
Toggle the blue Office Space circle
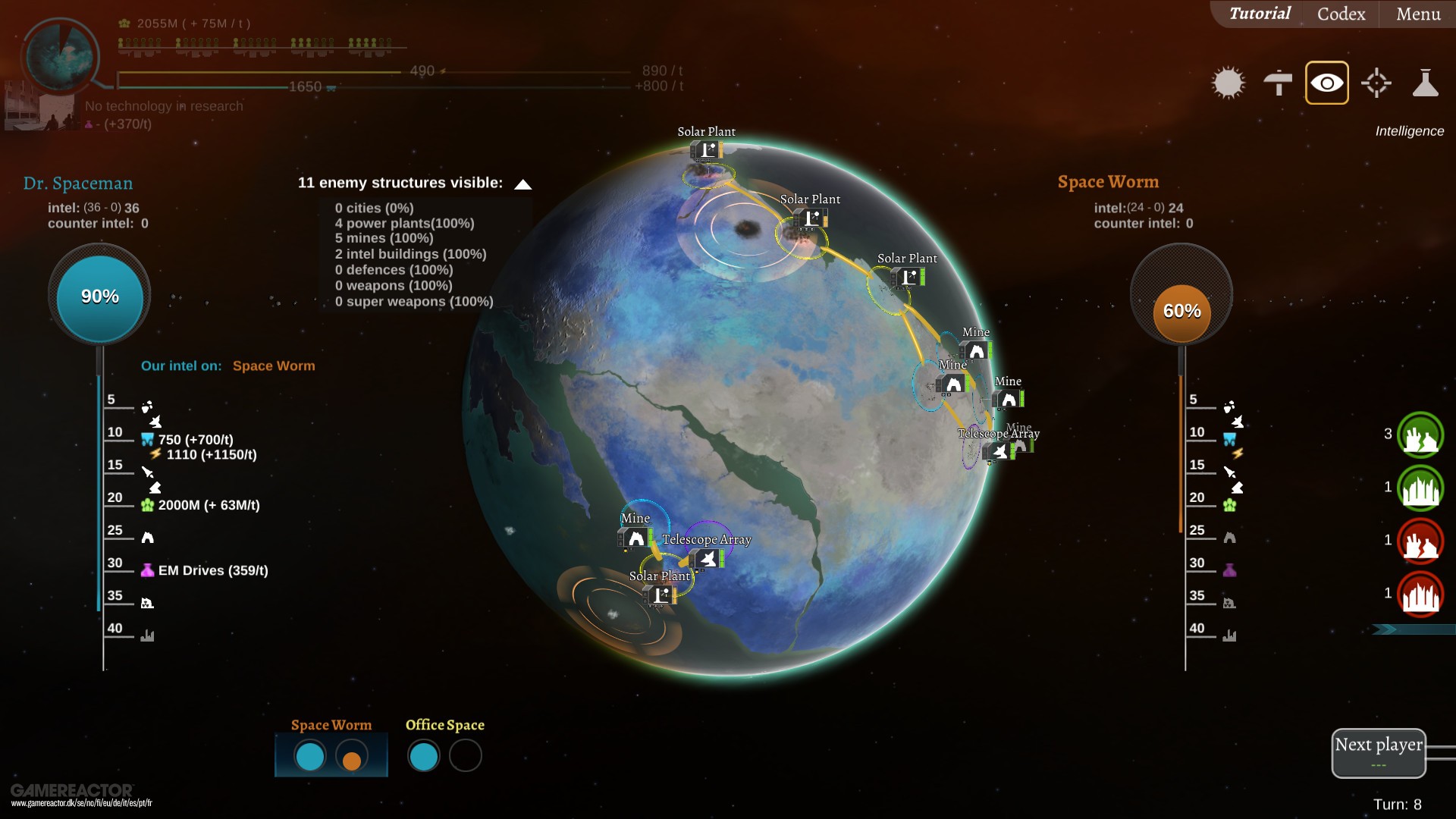[425, 755]
